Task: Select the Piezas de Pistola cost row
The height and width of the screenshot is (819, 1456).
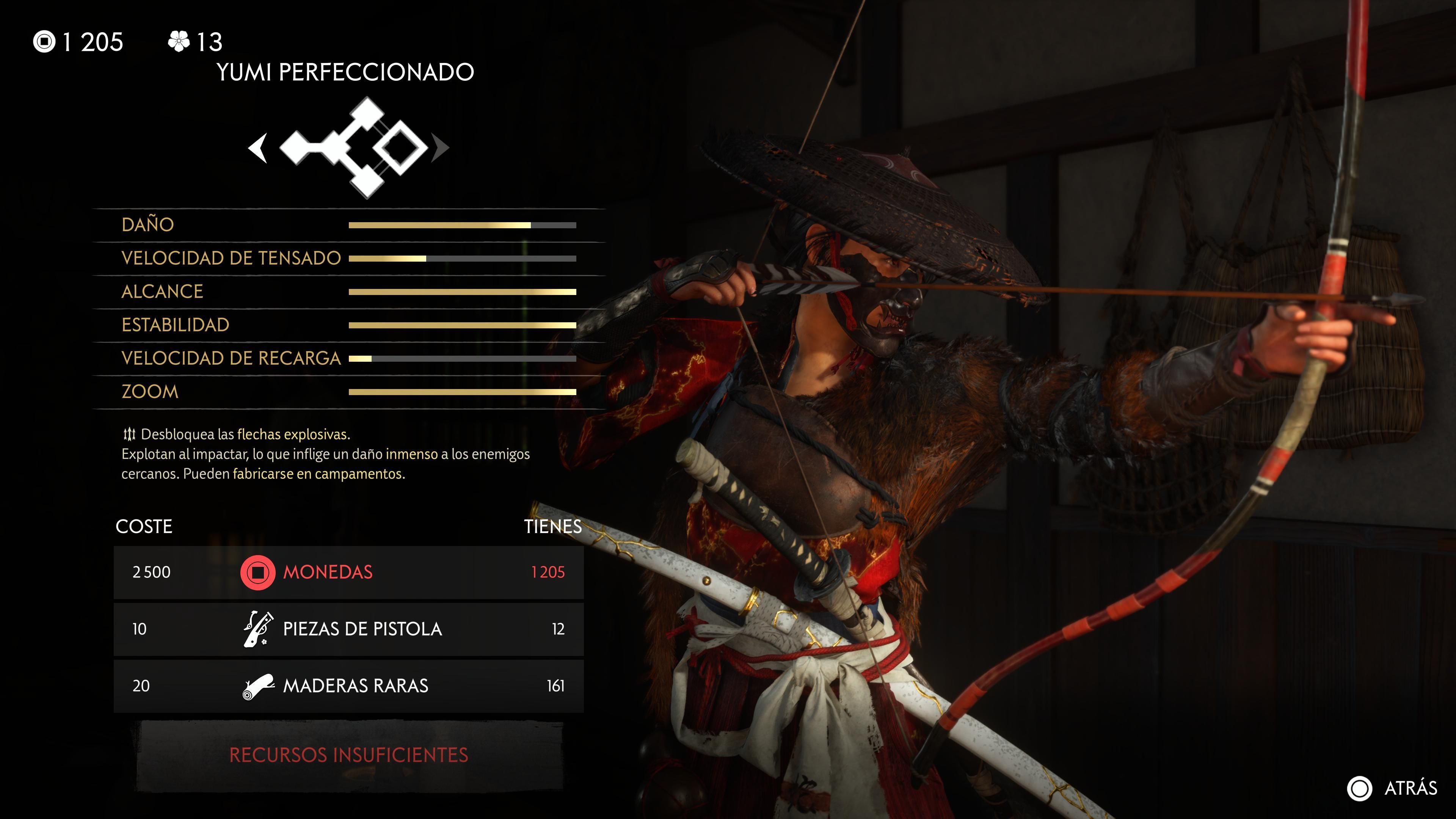Action: pos(349,629)
